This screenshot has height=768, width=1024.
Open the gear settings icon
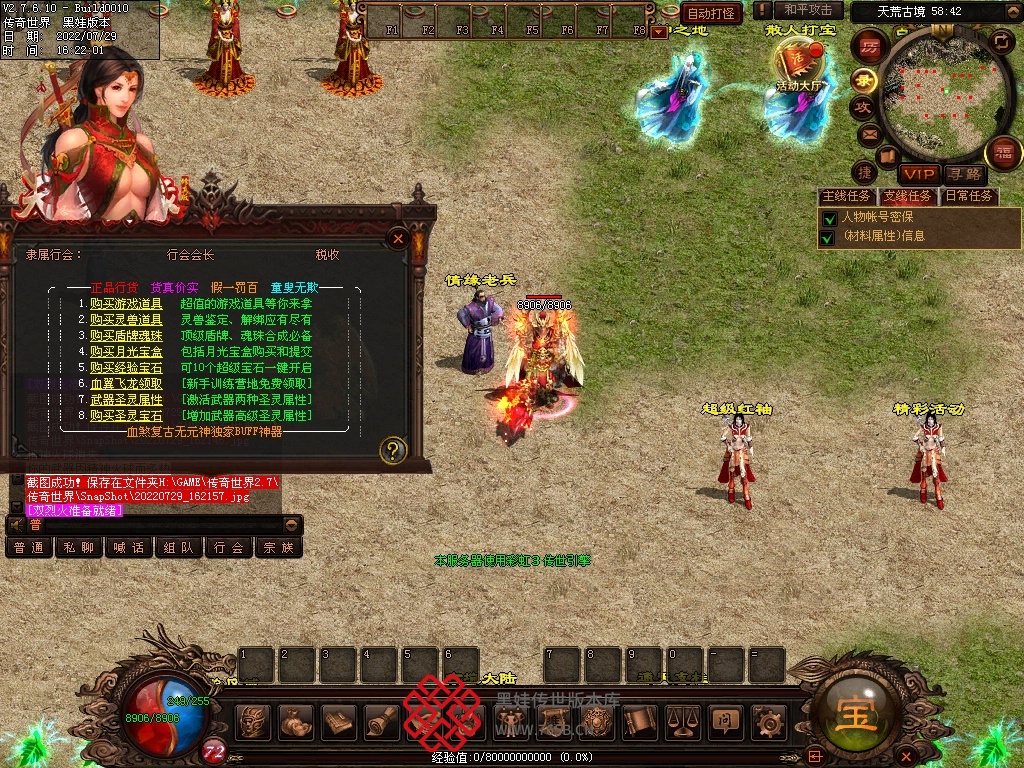coord(768,720)
